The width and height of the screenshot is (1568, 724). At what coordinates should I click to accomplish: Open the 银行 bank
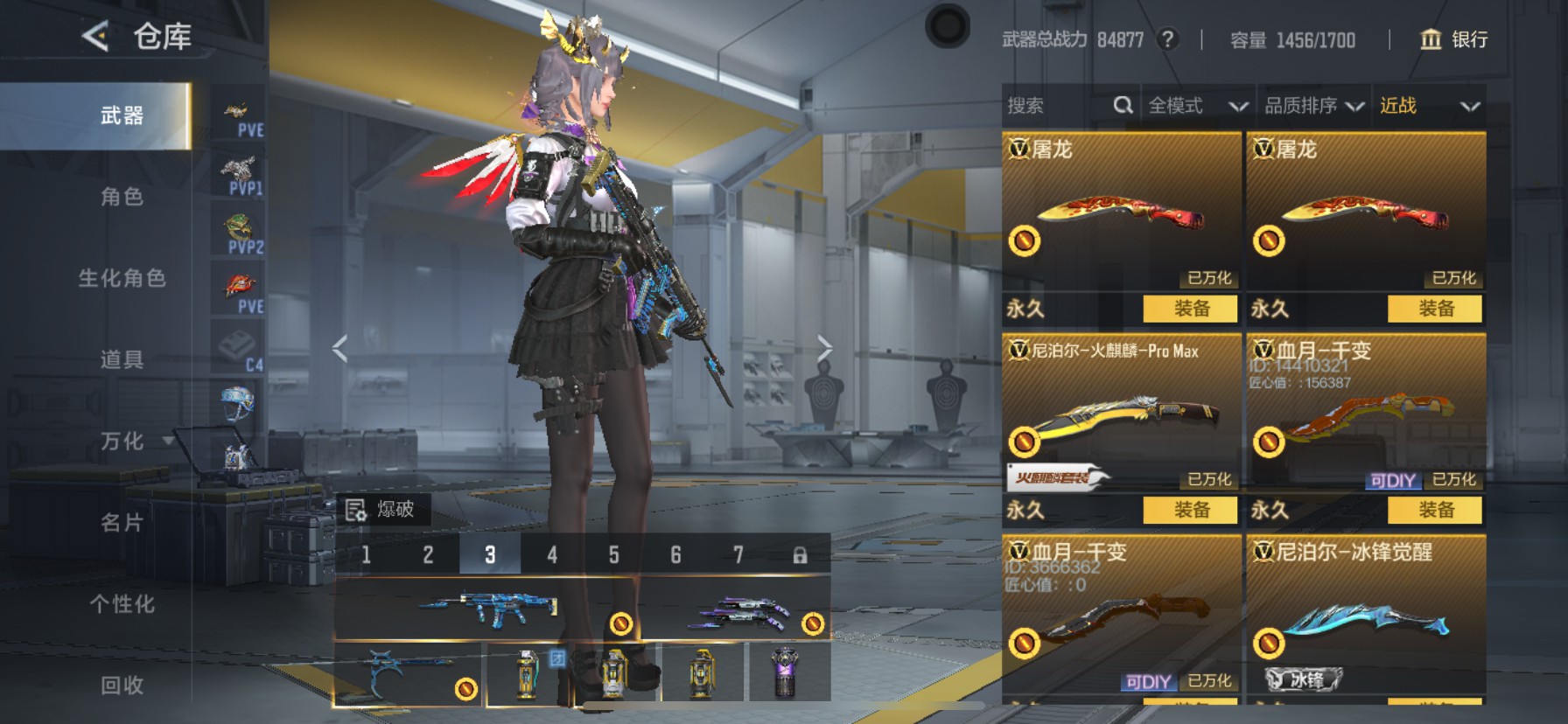[x=1453, y=39]
